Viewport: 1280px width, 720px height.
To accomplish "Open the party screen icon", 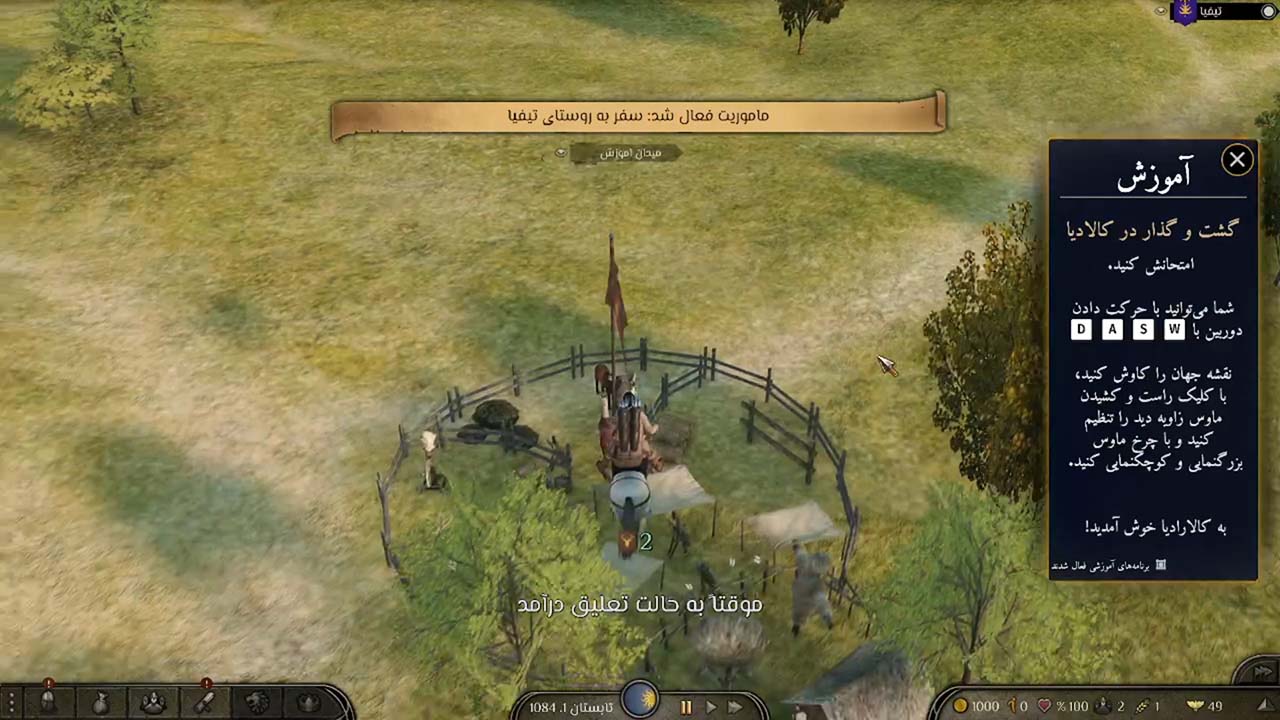I will 152,702.
